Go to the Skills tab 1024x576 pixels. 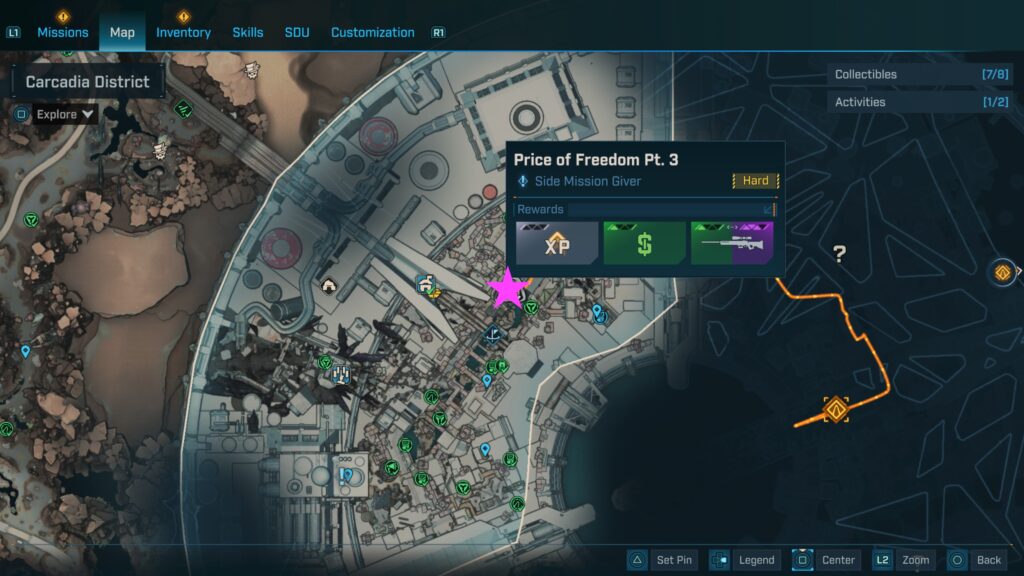pos(247,32)
